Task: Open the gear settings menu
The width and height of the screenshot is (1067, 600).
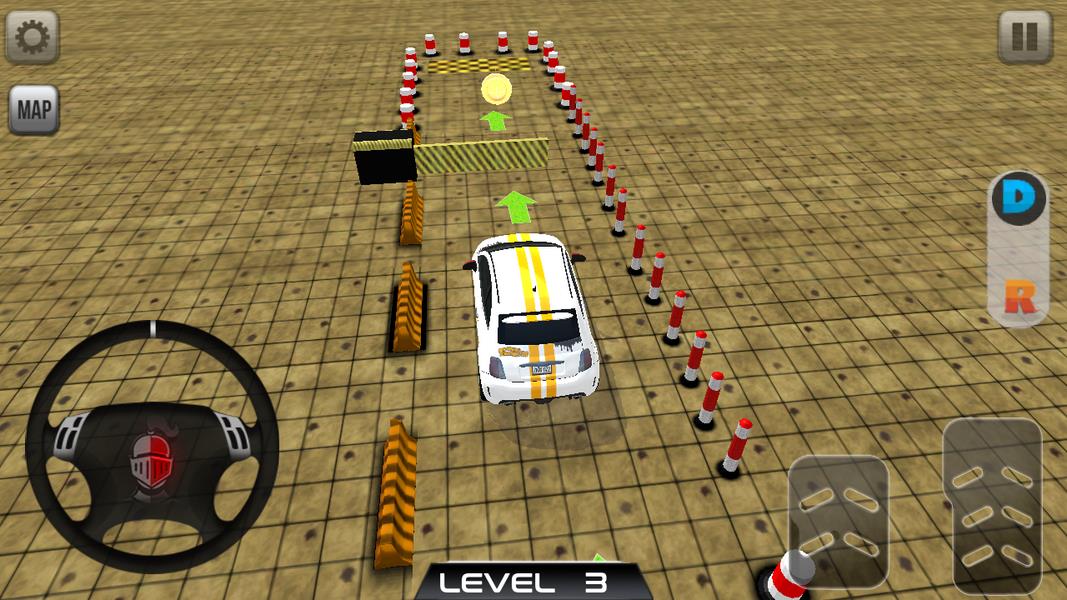Action: click(x=32, y=37)
